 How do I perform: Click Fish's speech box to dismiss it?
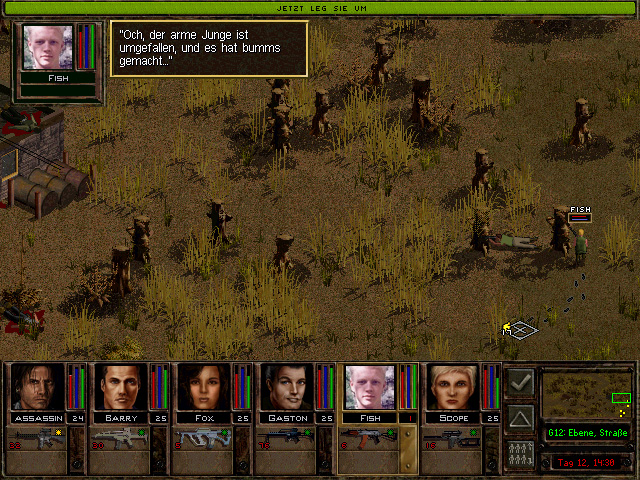208,48
